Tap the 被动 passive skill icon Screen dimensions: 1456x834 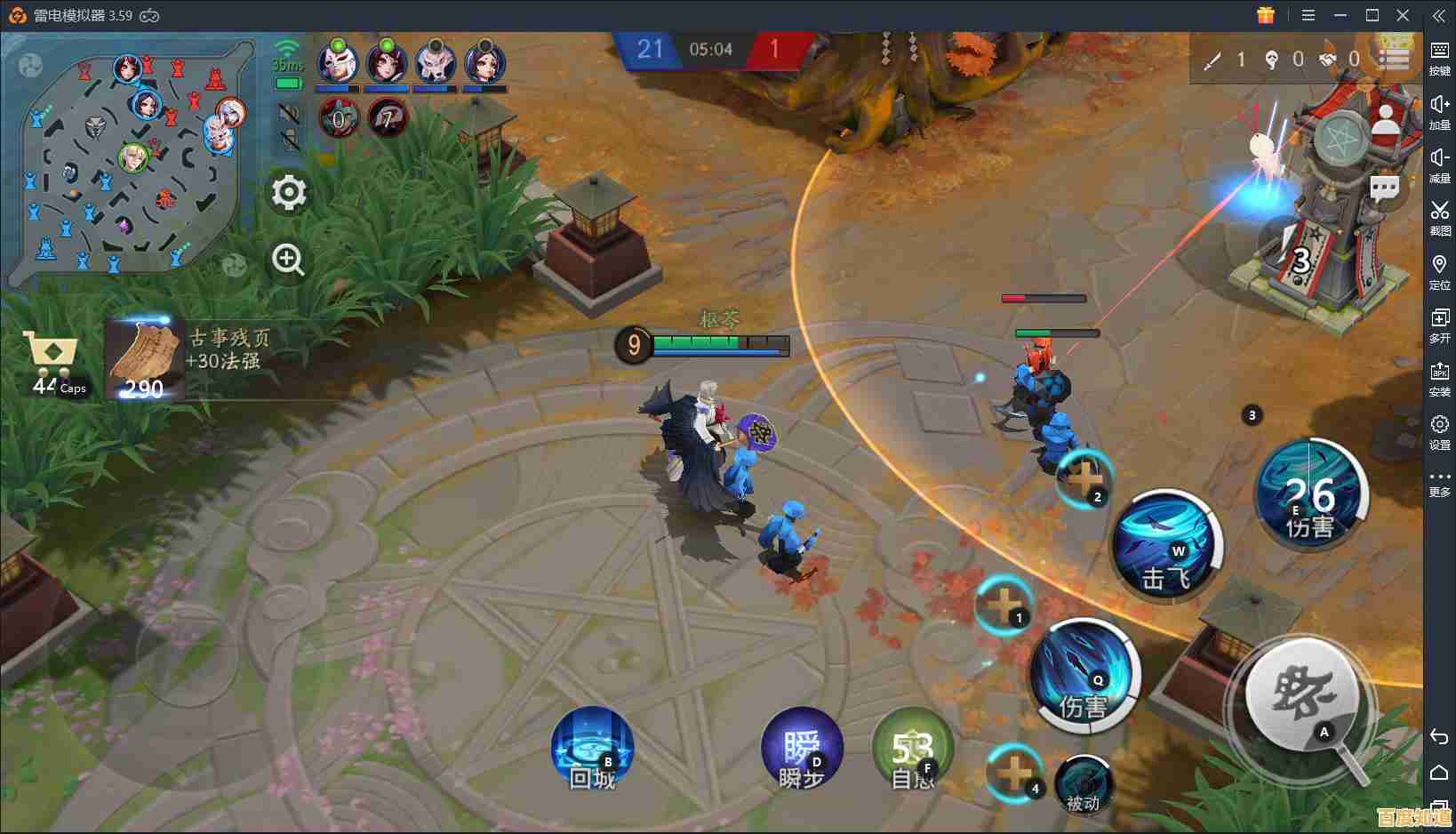[x=1084, y=784]
